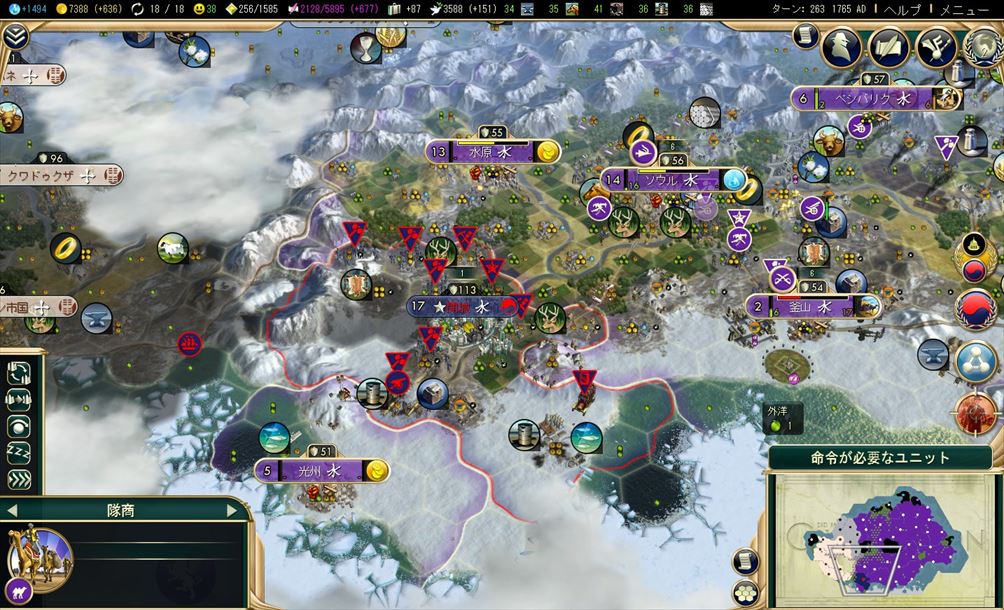
Task: Select the previous unit with left arrow
Action: click(x=10, y=510)
